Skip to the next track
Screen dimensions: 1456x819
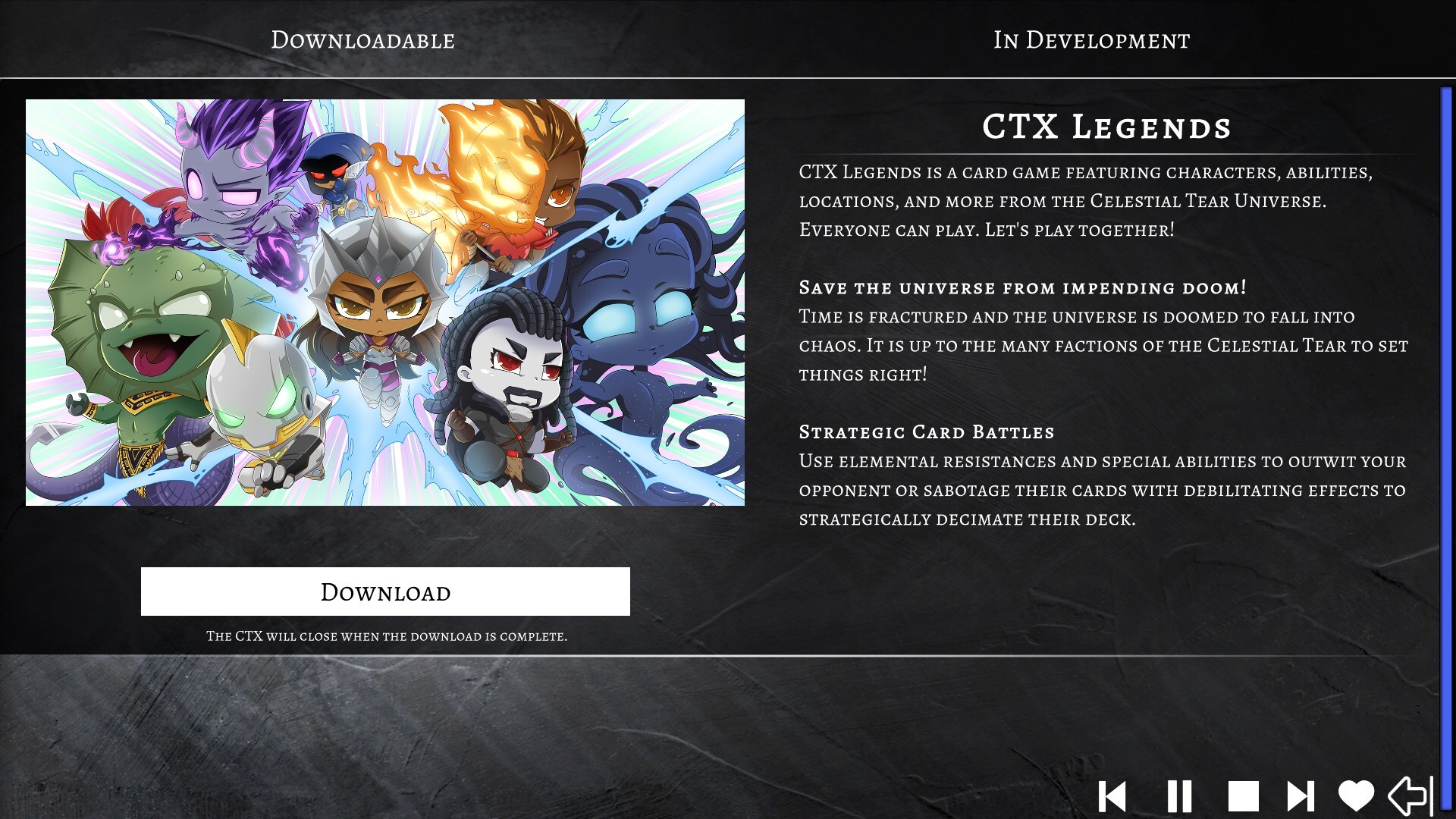point(1301,796)
